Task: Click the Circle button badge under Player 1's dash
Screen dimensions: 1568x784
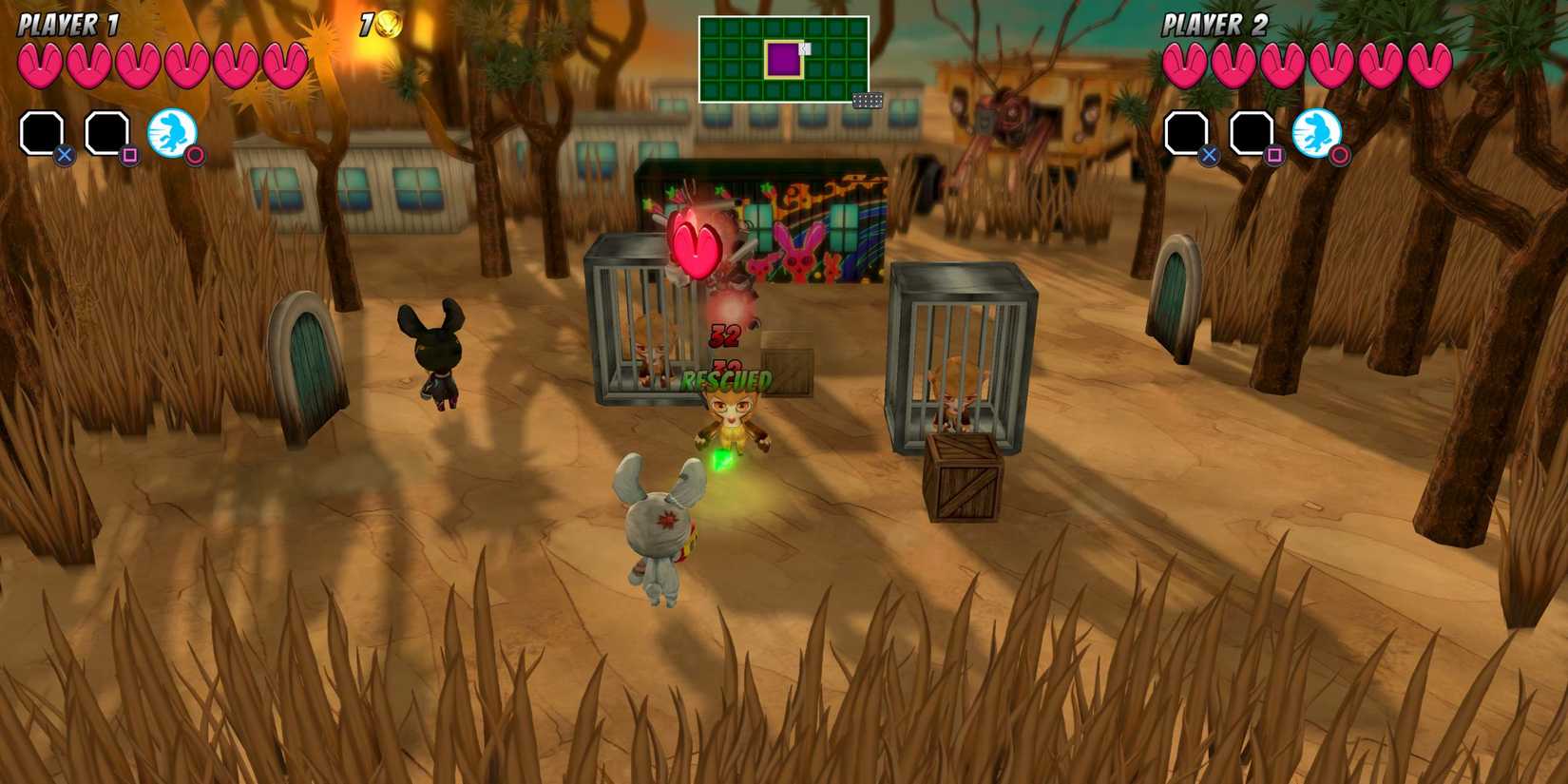Action: [196, 155]
